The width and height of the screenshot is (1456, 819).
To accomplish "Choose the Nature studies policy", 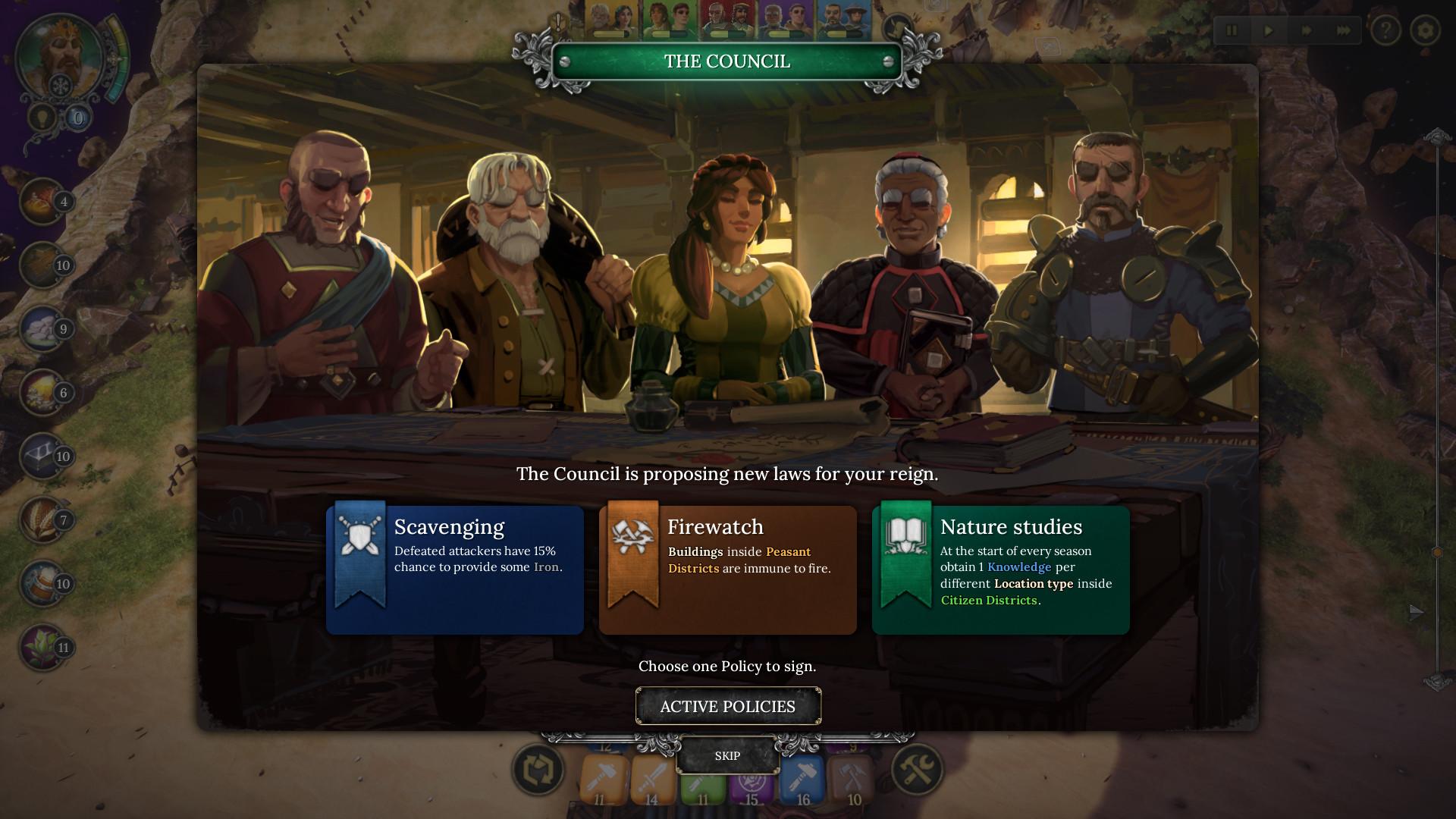I will (x=999, y=569).
